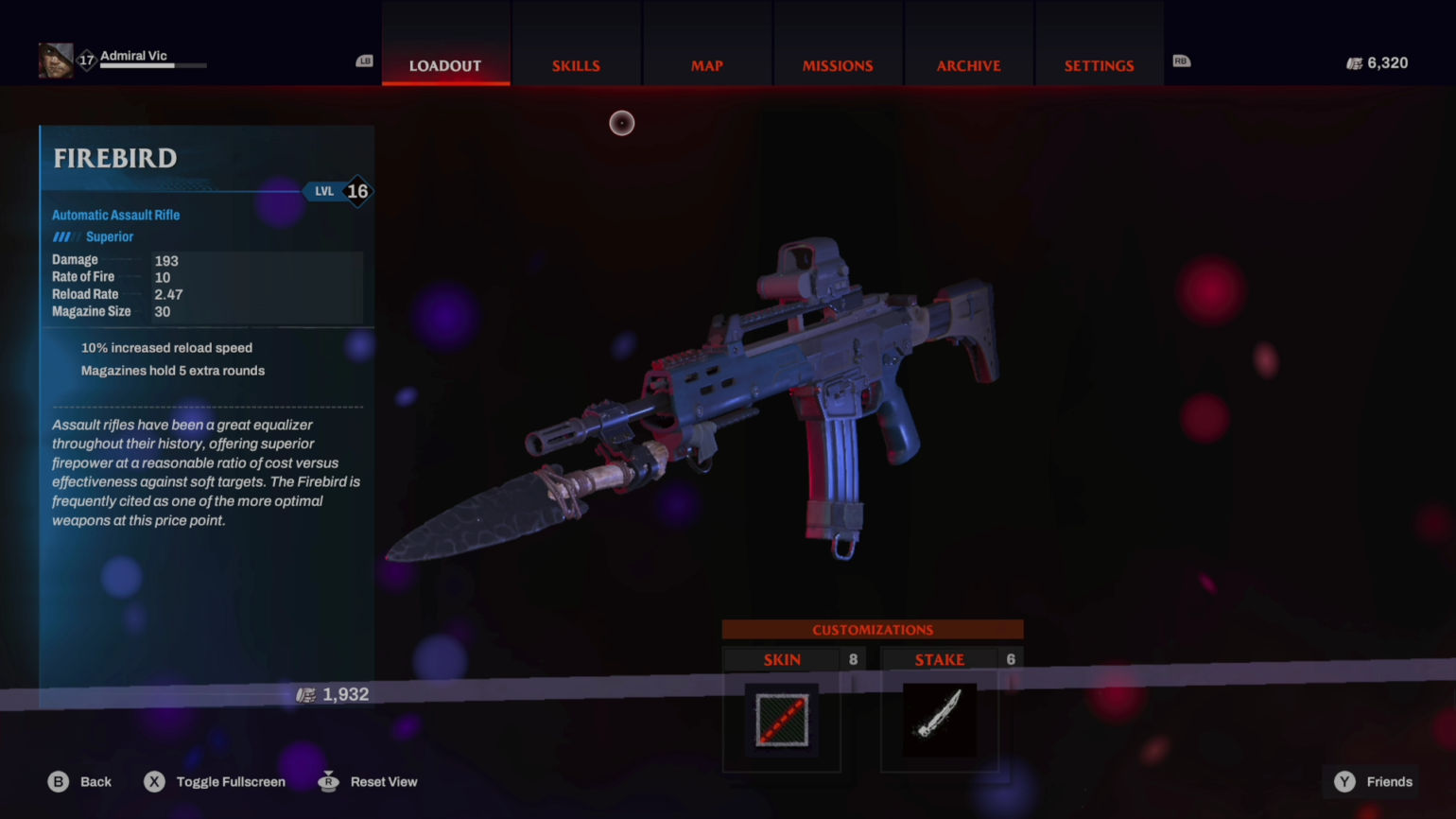Select the red striped skin thumbnail
The image size is (1456, 819).
pos(782,721)
